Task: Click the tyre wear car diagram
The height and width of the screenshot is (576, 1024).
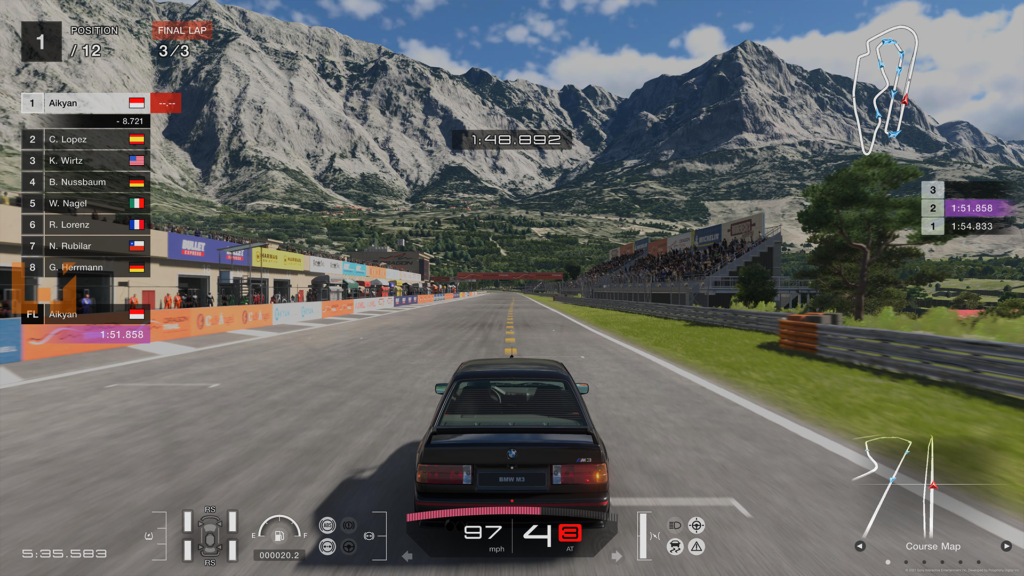Action: click(x=210, y=535)
